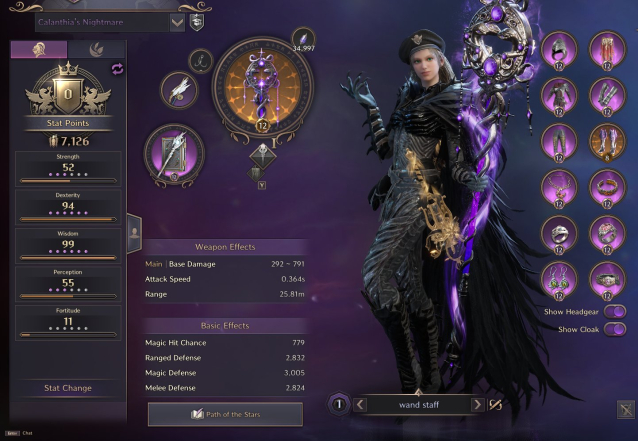638x441 pixels.
Task: Switch to the knight helmet stats tab
Action: click(x=39, y=49)
